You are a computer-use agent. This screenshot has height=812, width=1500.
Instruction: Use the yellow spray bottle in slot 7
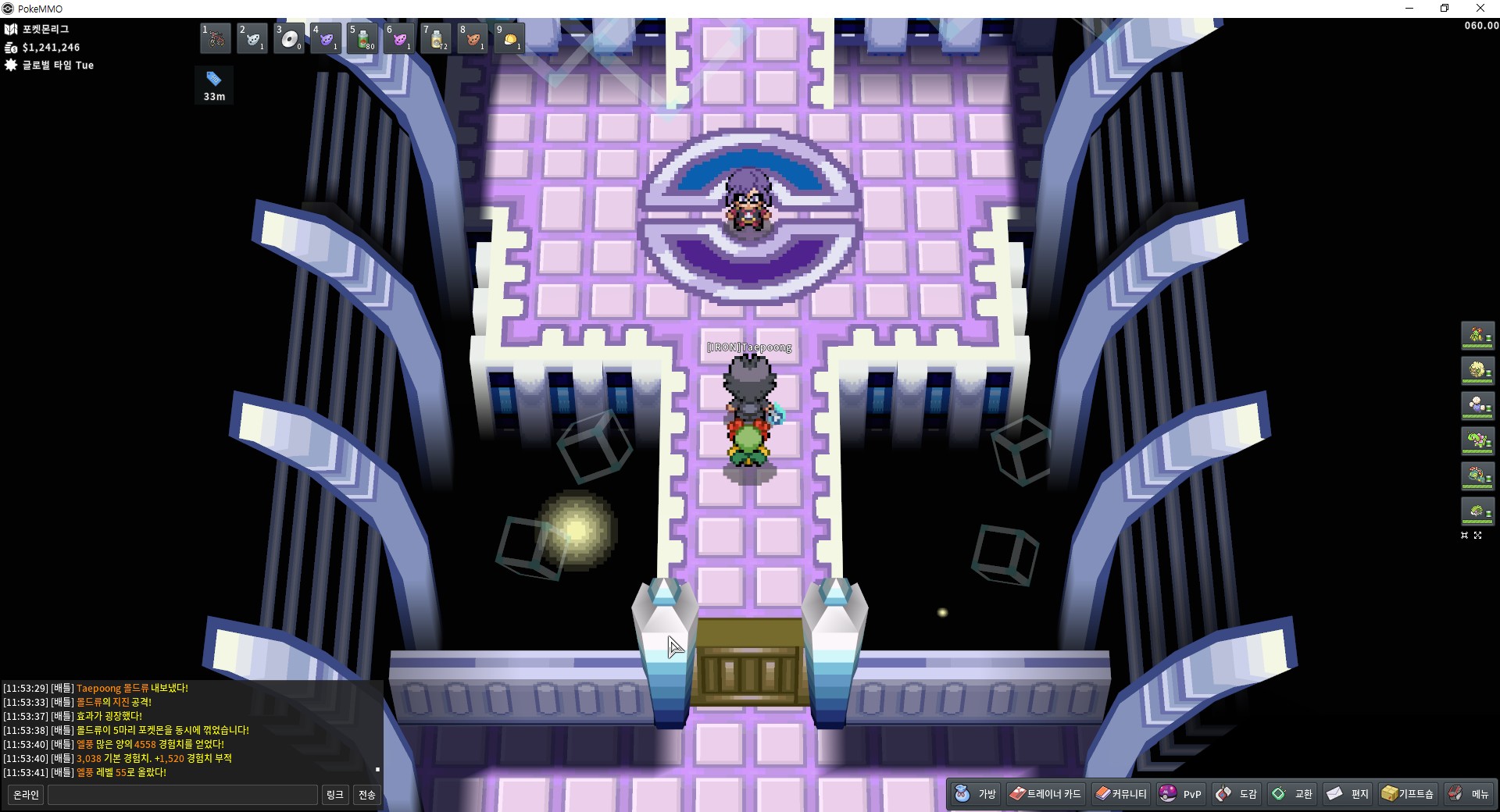point(437,38)
